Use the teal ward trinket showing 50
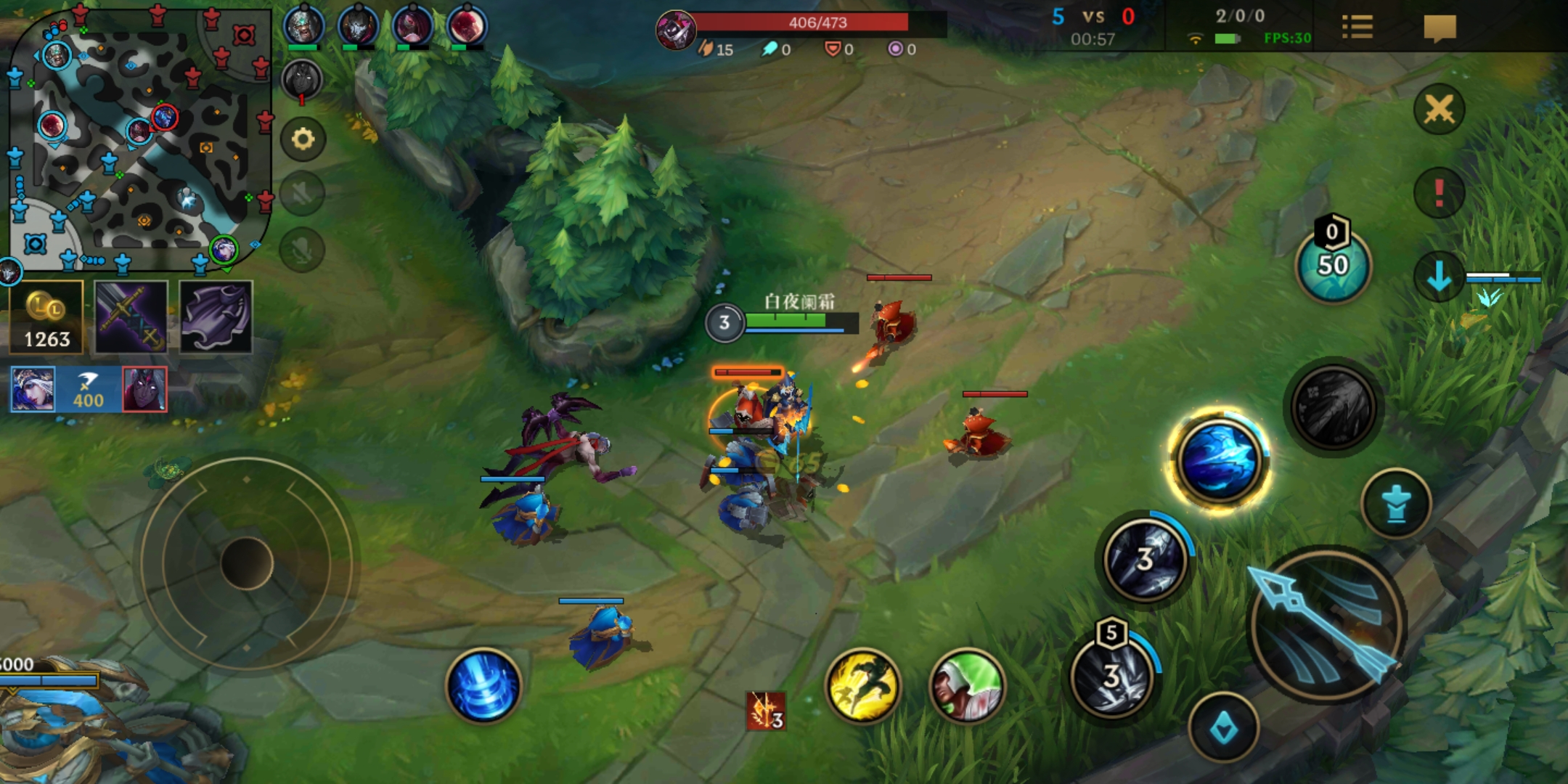The width and height of the screenshot is (1568, 784). pyautogui.click(x=1333, y=266)
